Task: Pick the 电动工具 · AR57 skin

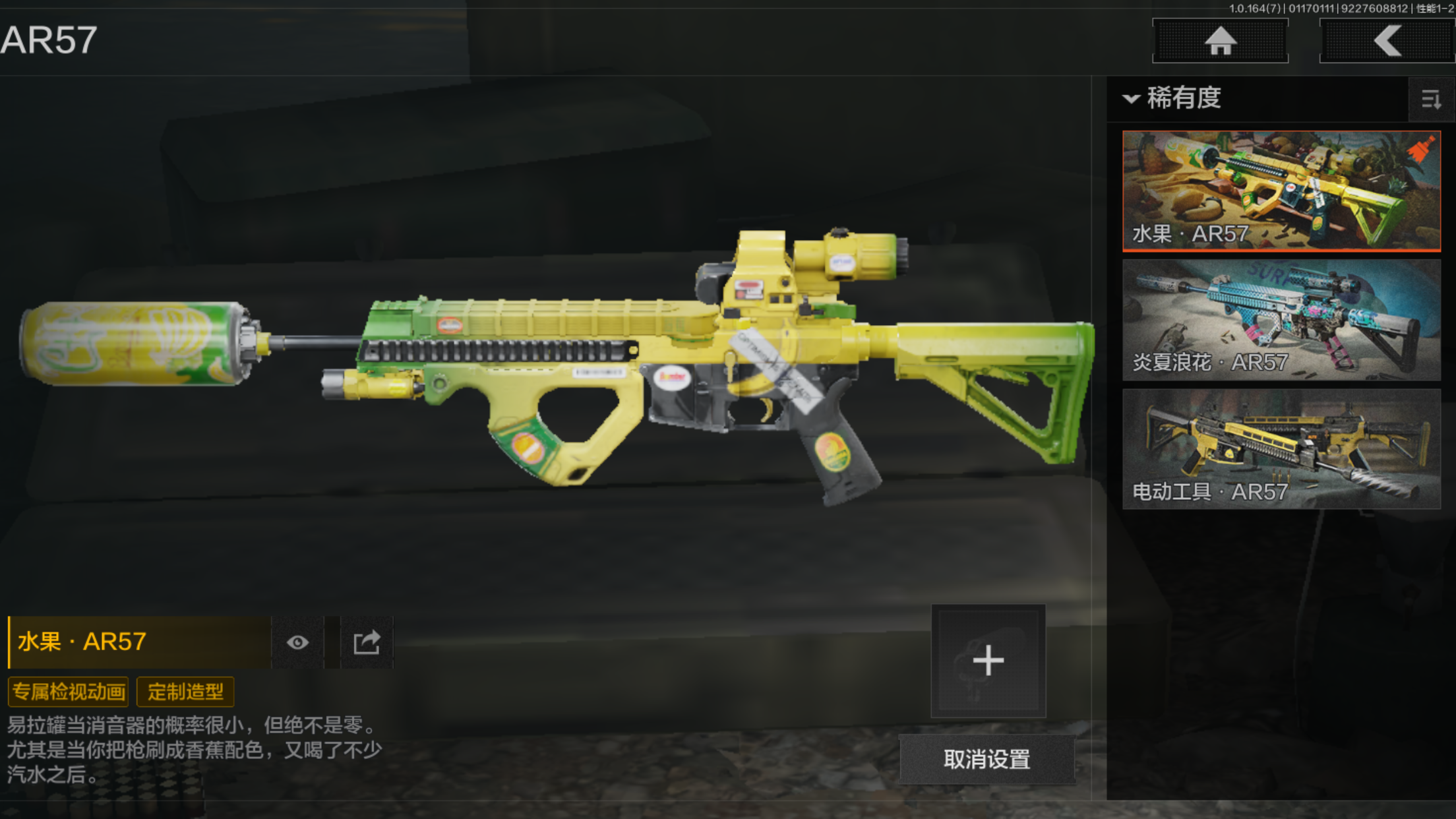Action: pos(1281,448)
